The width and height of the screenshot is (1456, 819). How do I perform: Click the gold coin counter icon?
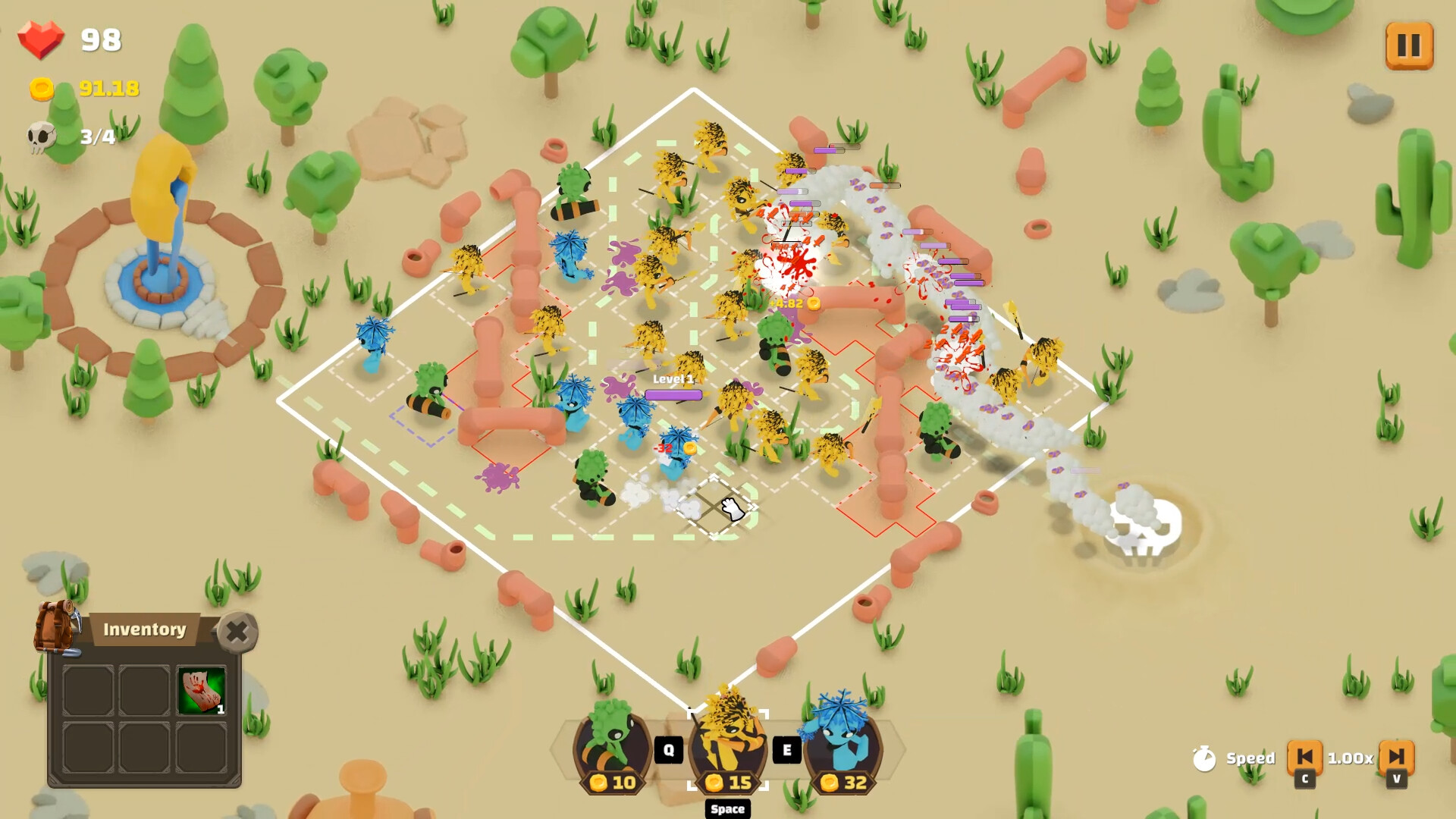[42, 89]
